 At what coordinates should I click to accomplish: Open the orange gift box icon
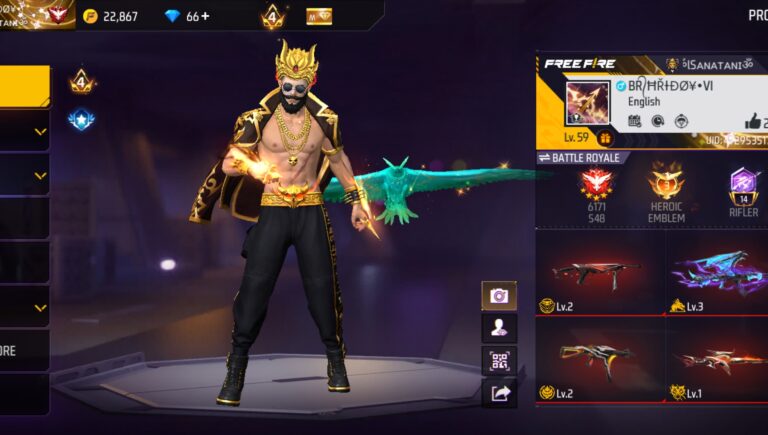click(606, 138)
